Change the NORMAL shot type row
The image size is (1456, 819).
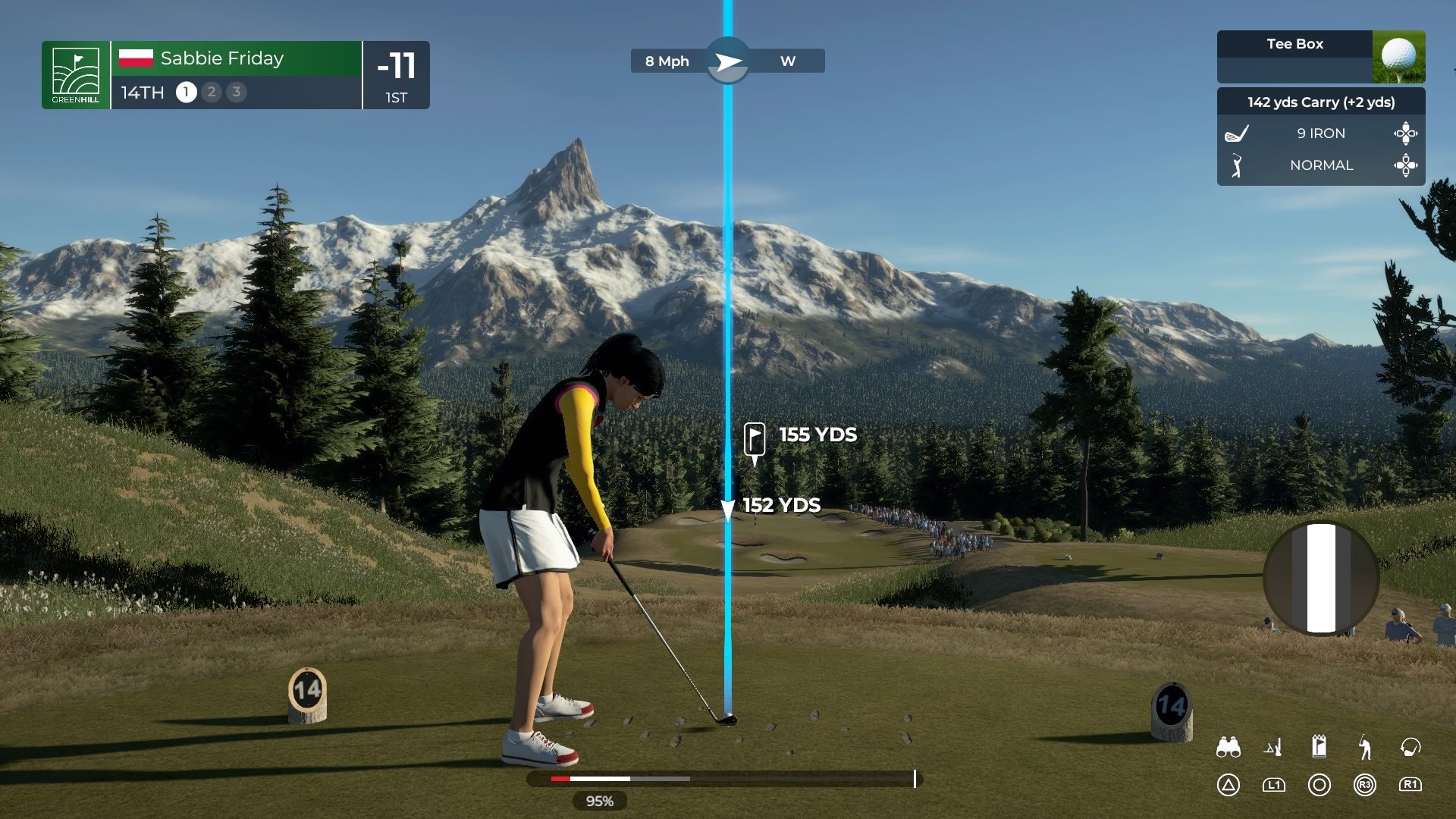tap(1320, 165)
